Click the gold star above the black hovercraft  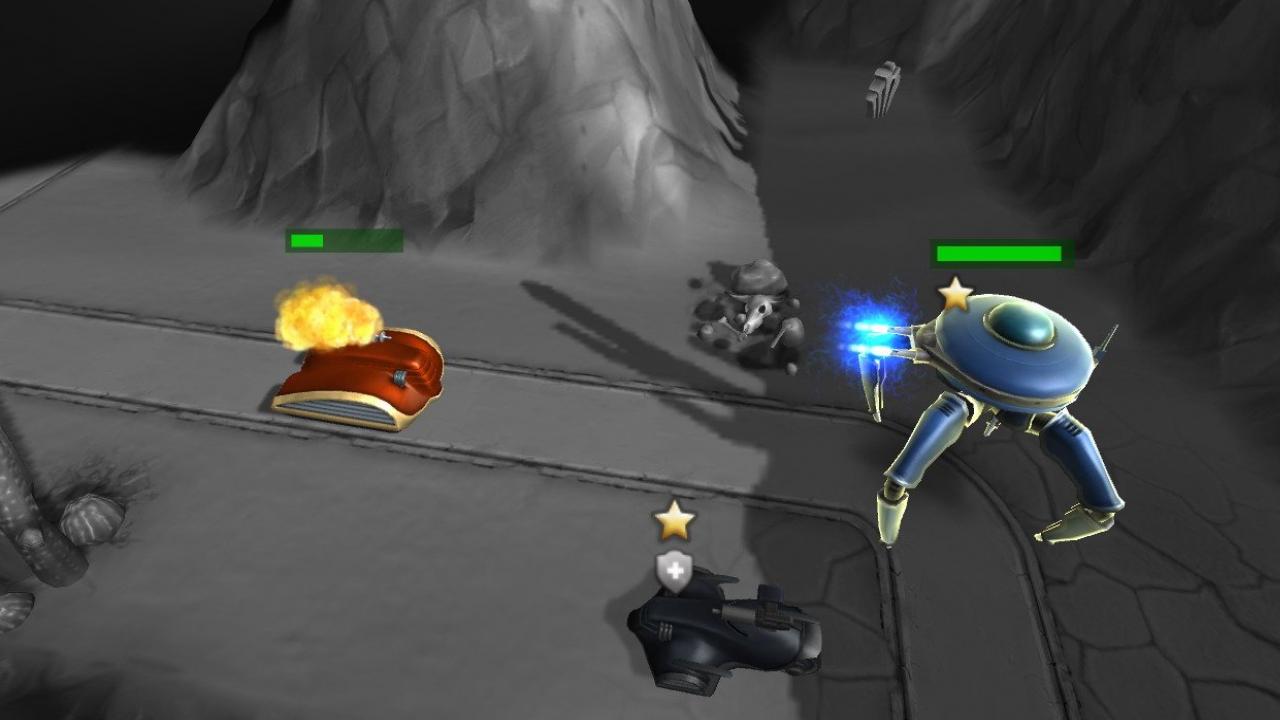677,519
